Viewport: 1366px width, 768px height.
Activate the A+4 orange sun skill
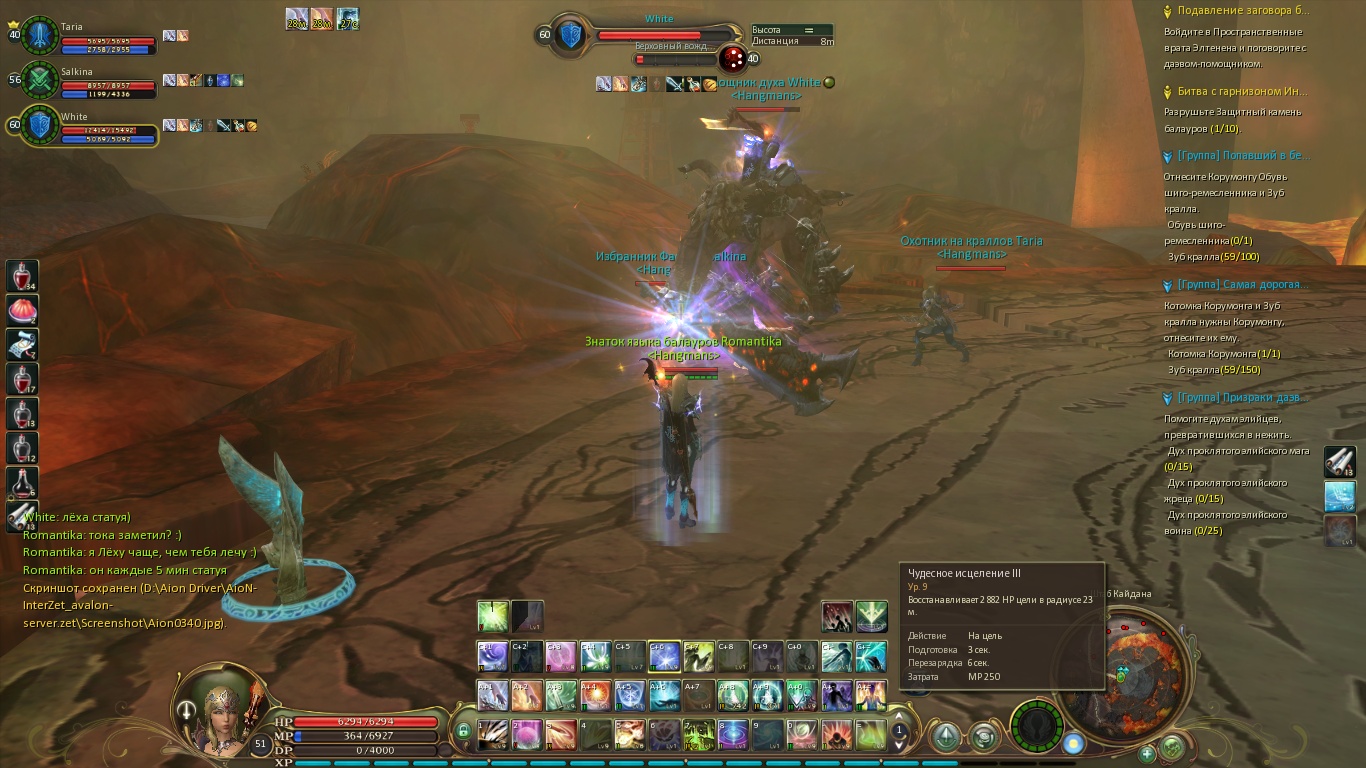(x=596, y=694)
